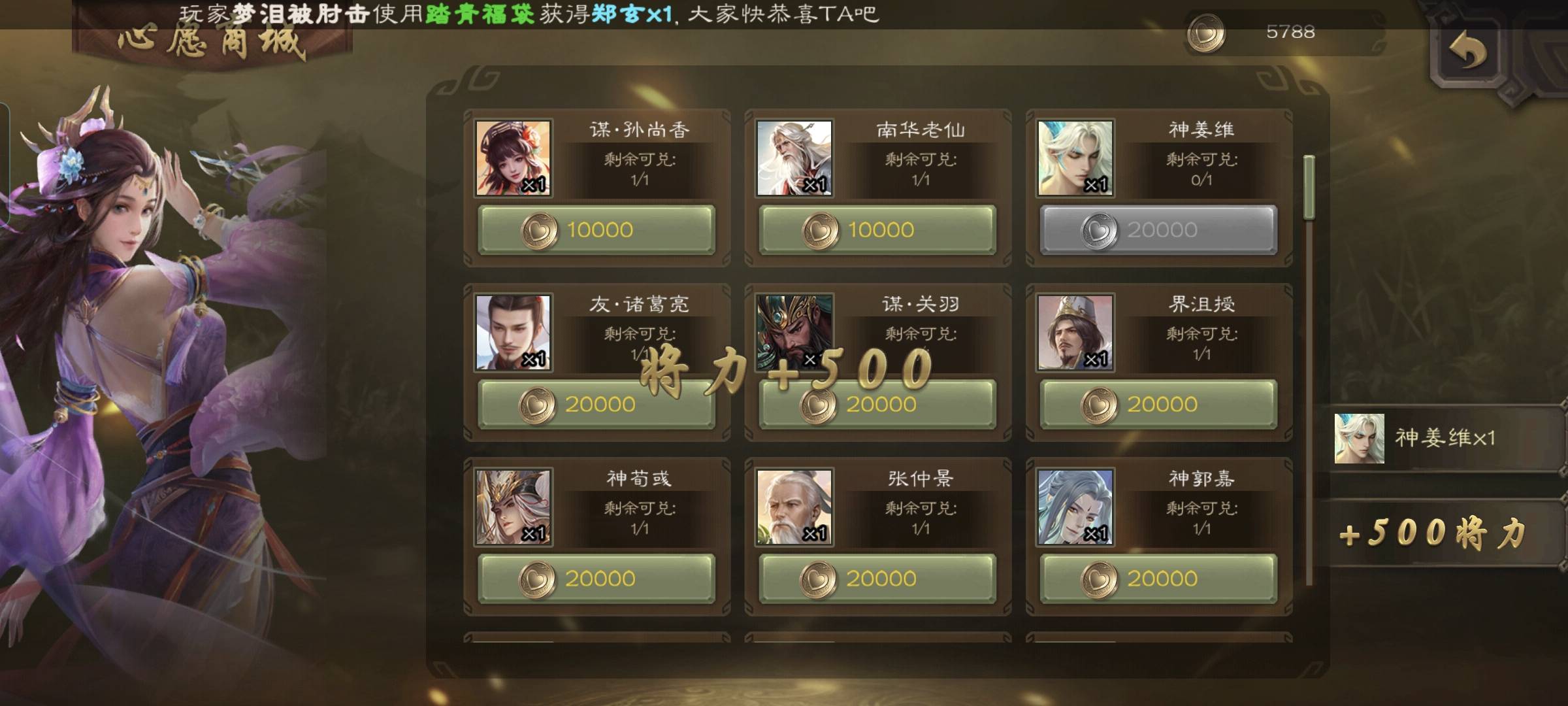Image resolution: width=1568 pixels, height=706 pixels.
Task: Go back using the return arrow button
Action: [x=1468, y=52]
